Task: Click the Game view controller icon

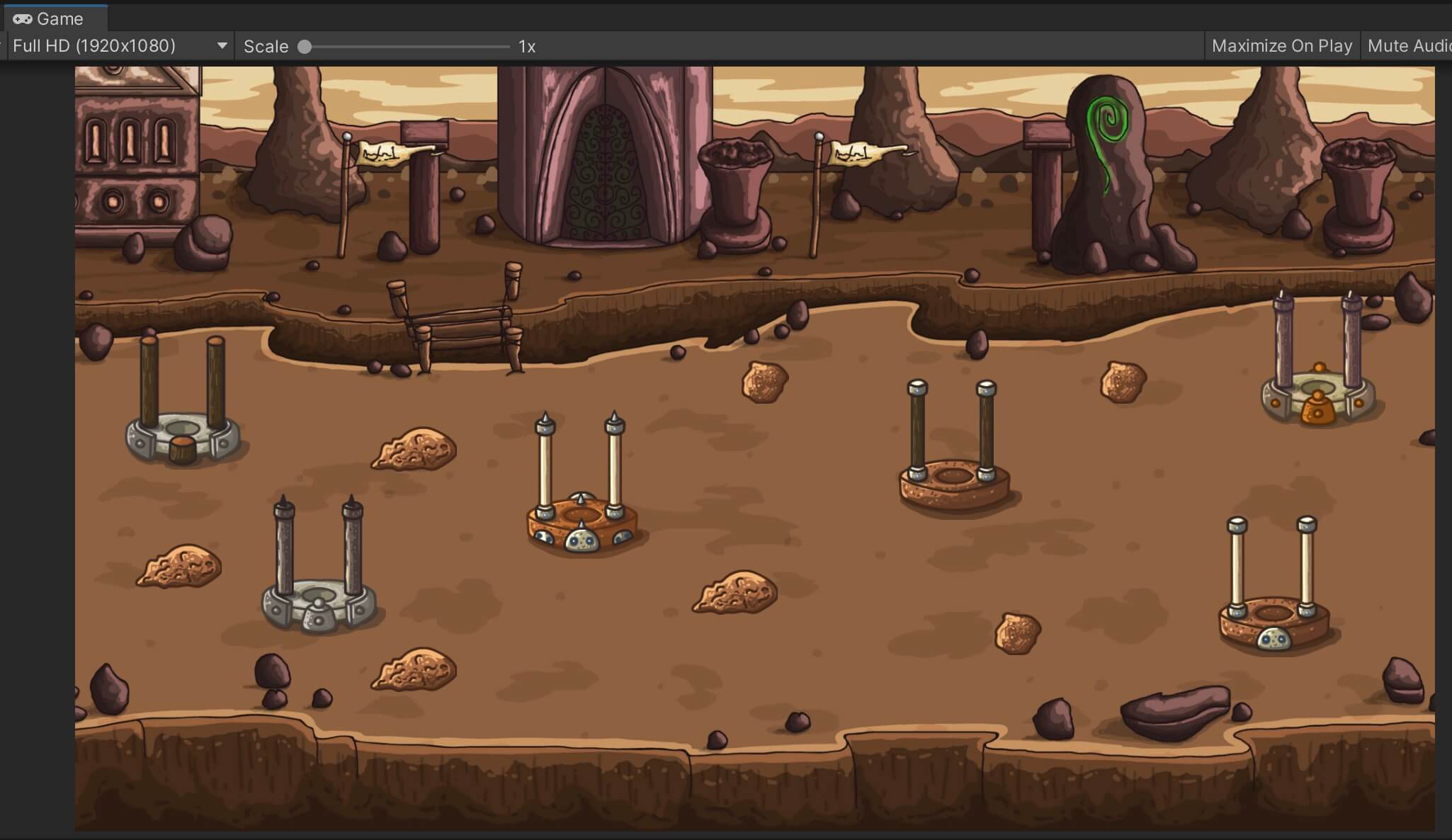Action: 21,18
